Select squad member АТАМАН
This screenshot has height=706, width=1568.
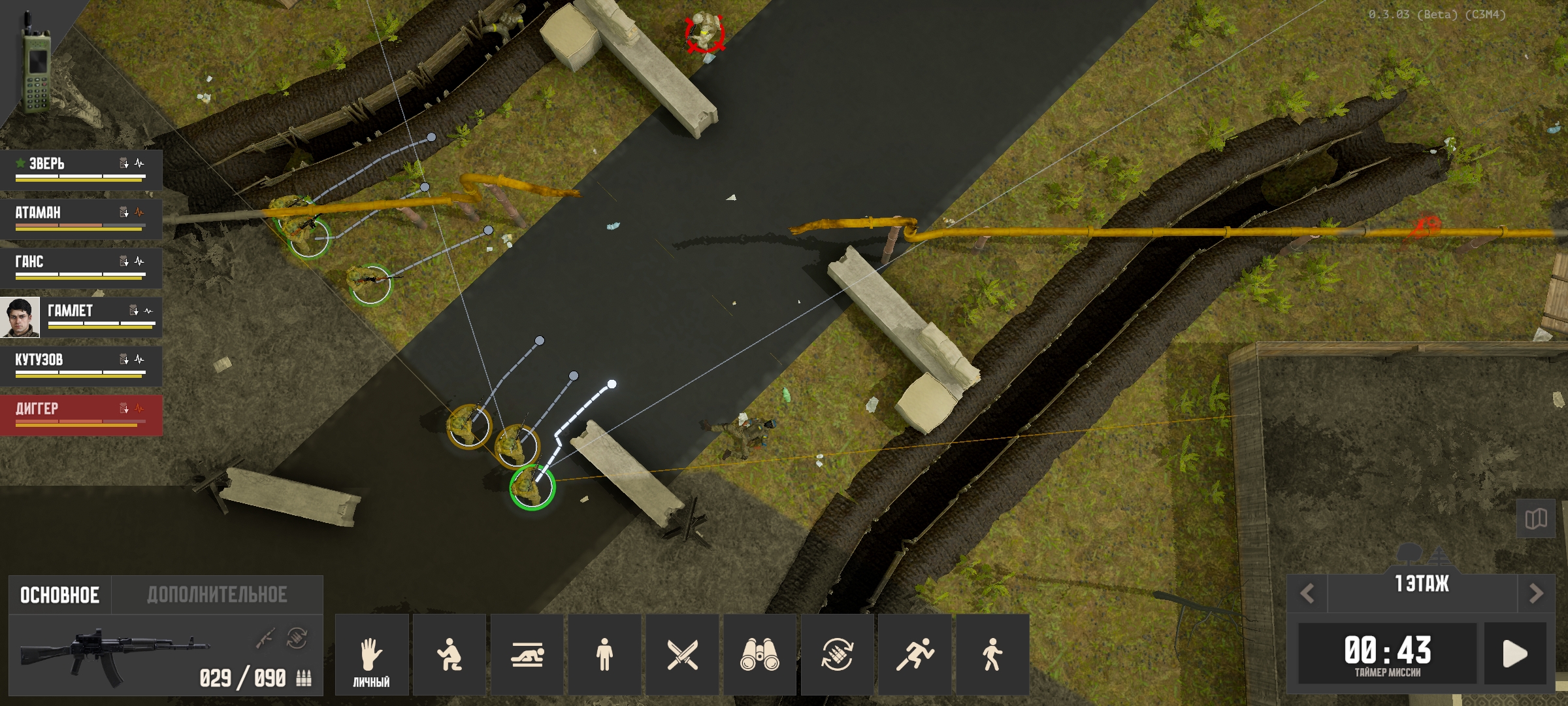[x=80, y=217]
